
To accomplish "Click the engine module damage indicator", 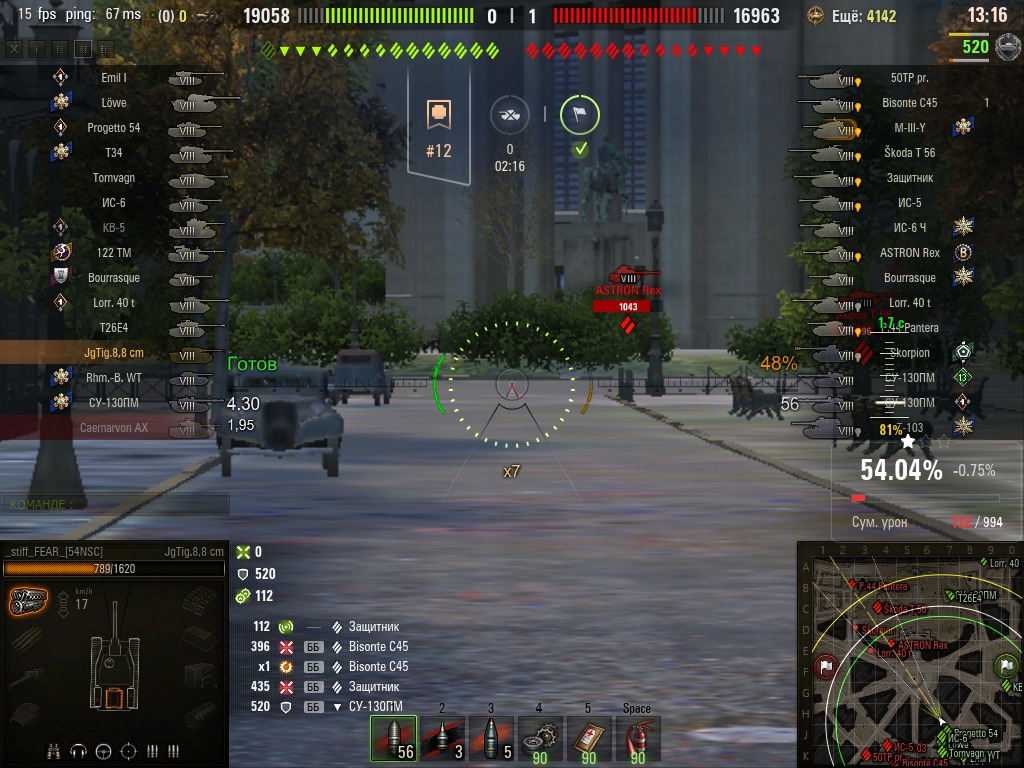I will tap(28, 602).
